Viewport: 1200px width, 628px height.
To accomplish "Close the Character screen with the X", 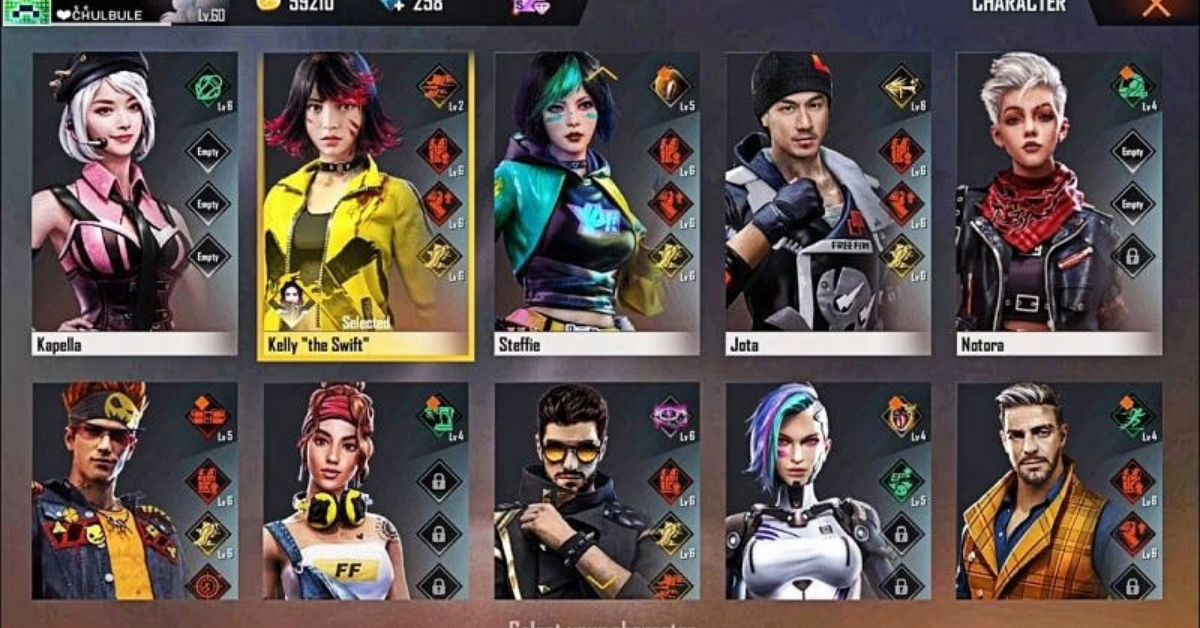I will coord(1156,8).
